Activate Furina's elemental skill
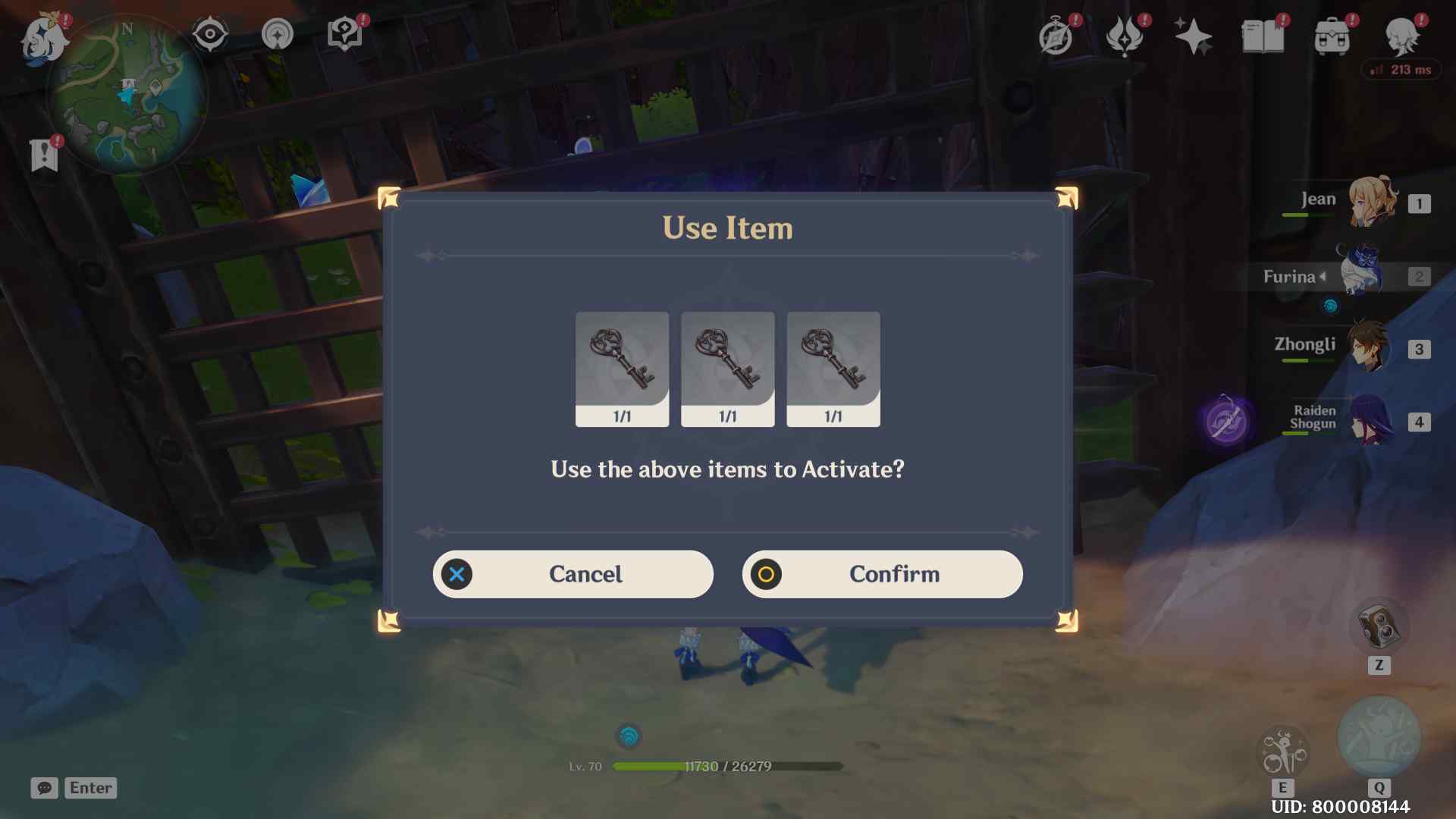 click(1282, 752)
